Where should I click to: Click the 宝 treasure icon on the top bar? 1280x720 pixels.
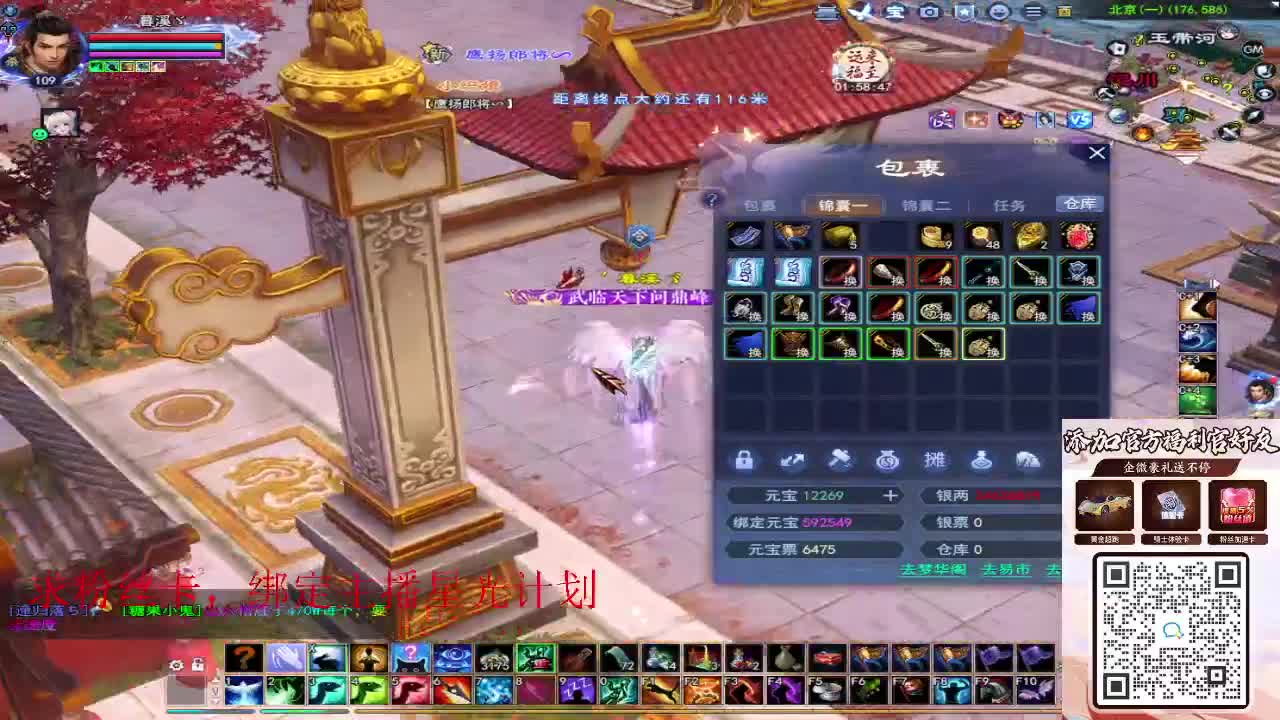[896, 12]
